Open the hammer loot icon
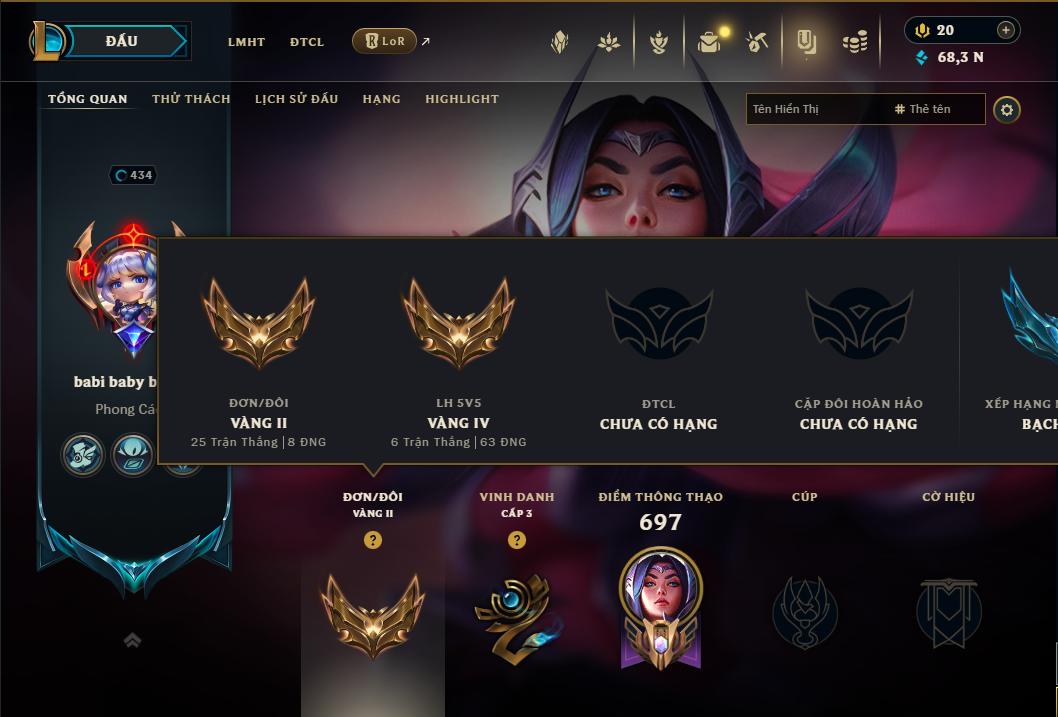 point(757,42)
